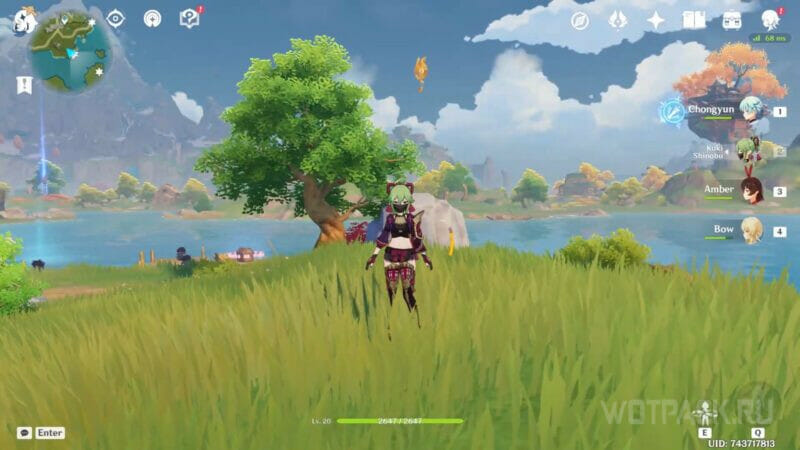
Task: Open the tutorial book with question mark
Action: [189, 18]
